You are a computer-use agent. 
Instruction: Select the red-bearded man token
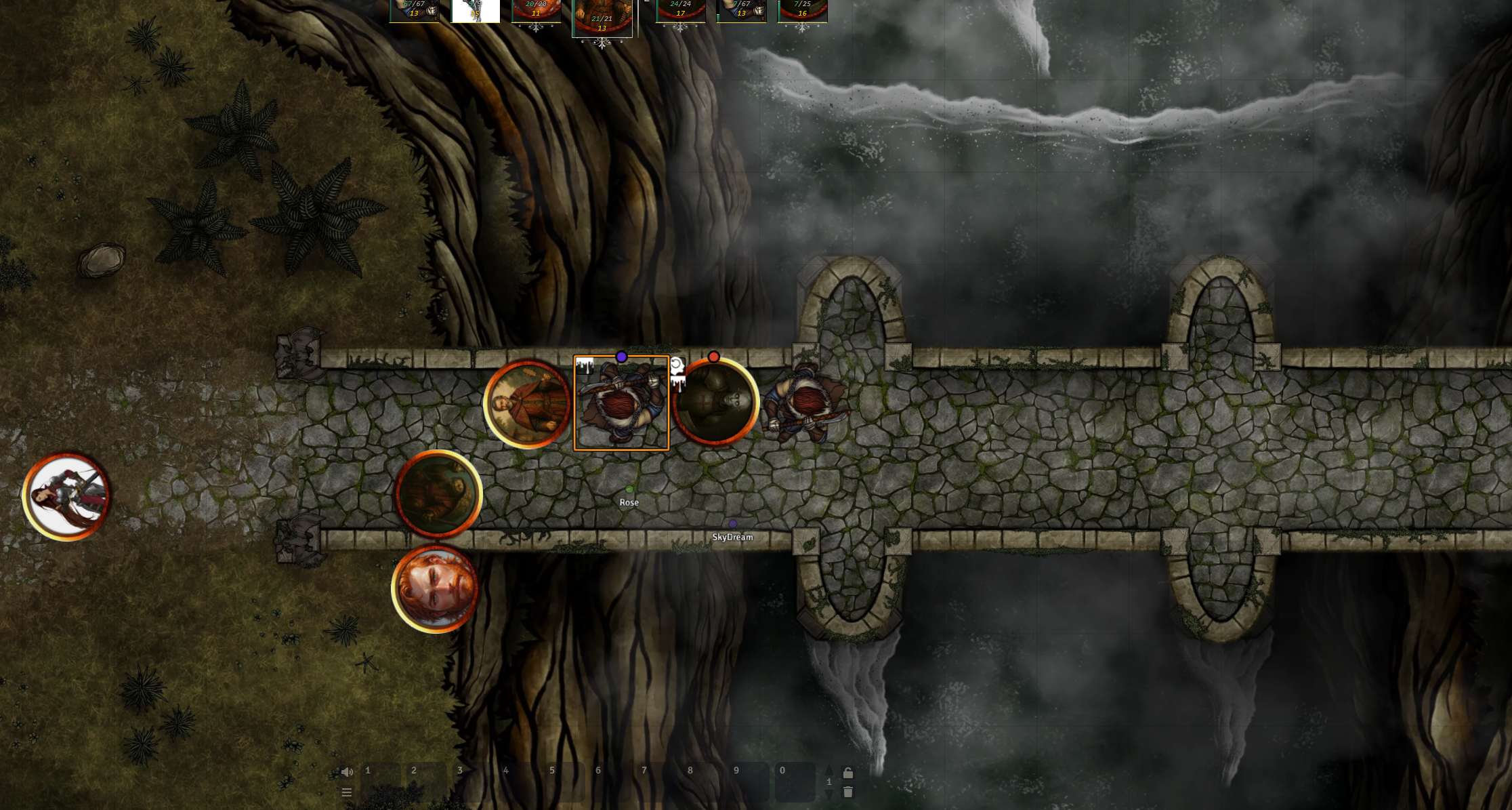tap(435, 588)
